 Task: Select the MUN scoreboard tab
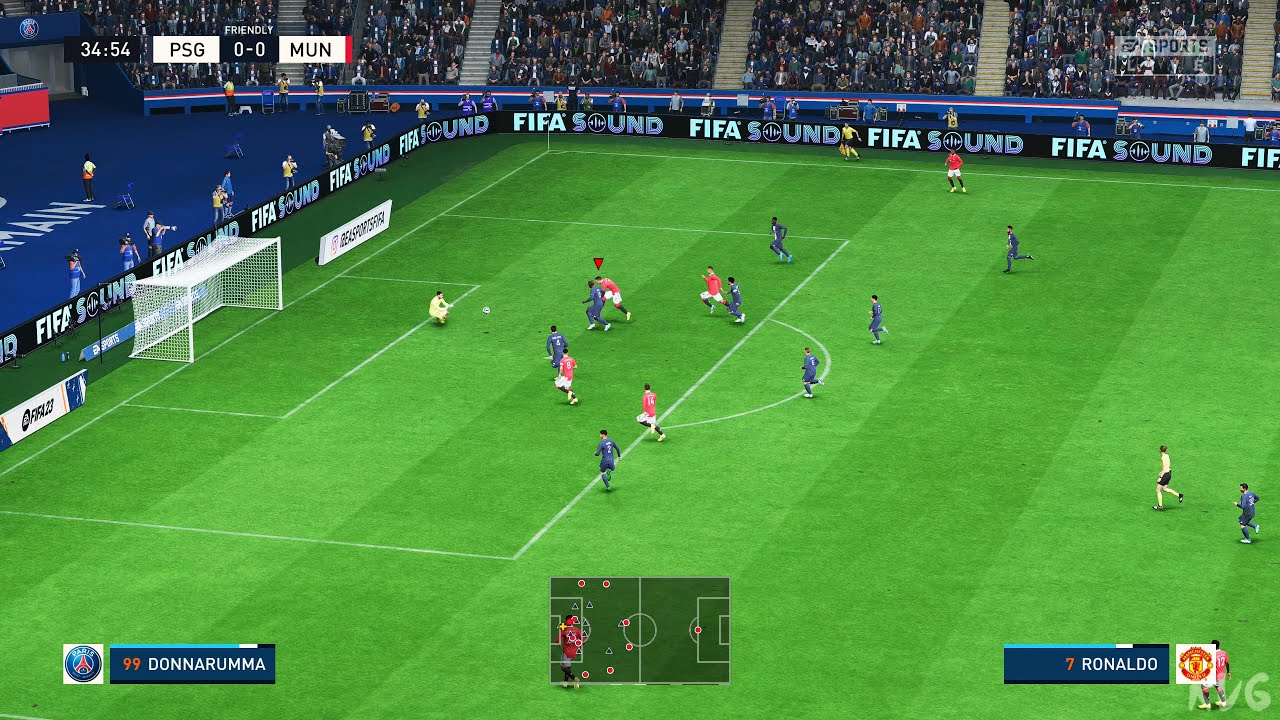[x=311, y=49]
